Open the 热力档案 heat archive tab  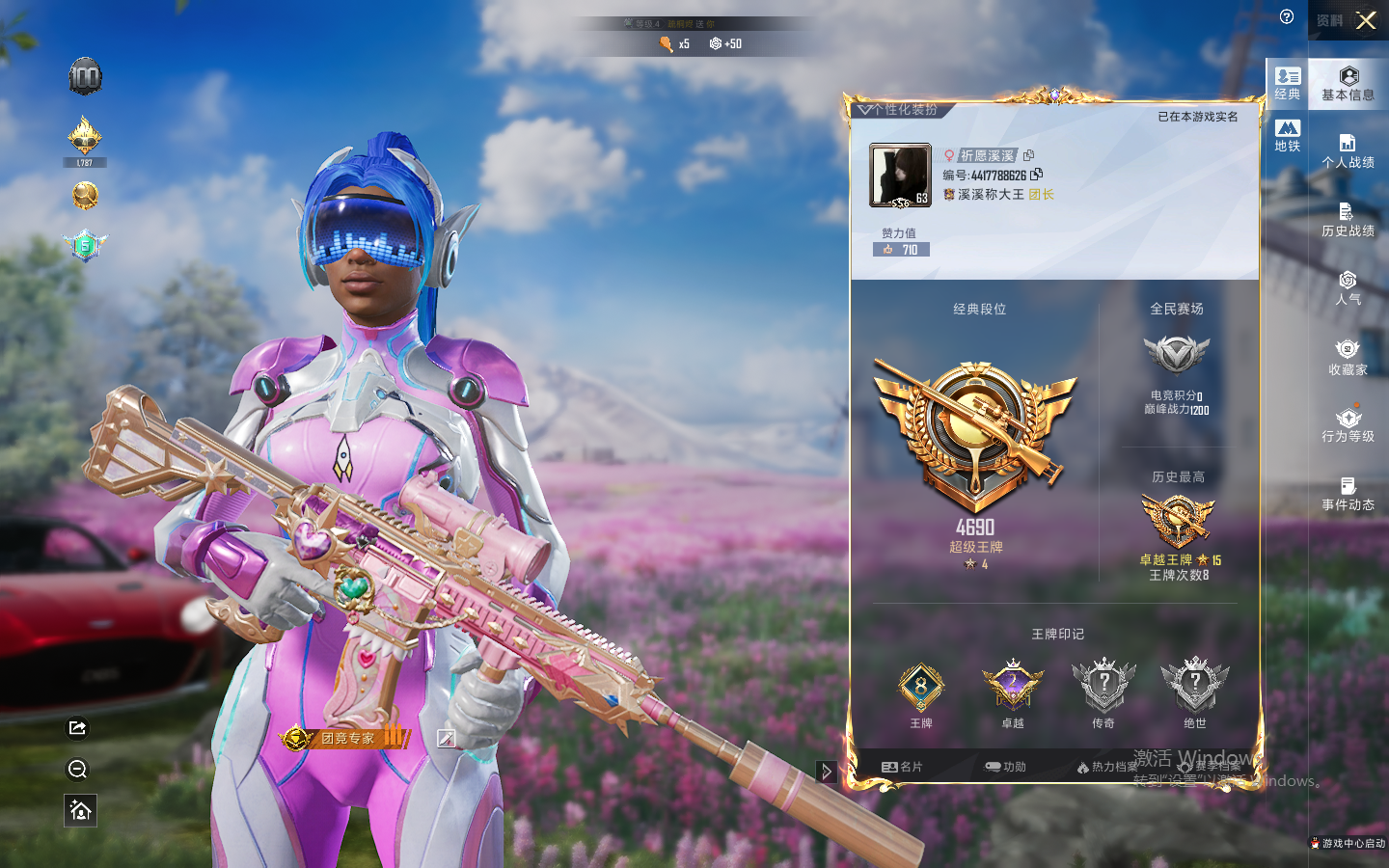pos(1107,767)
